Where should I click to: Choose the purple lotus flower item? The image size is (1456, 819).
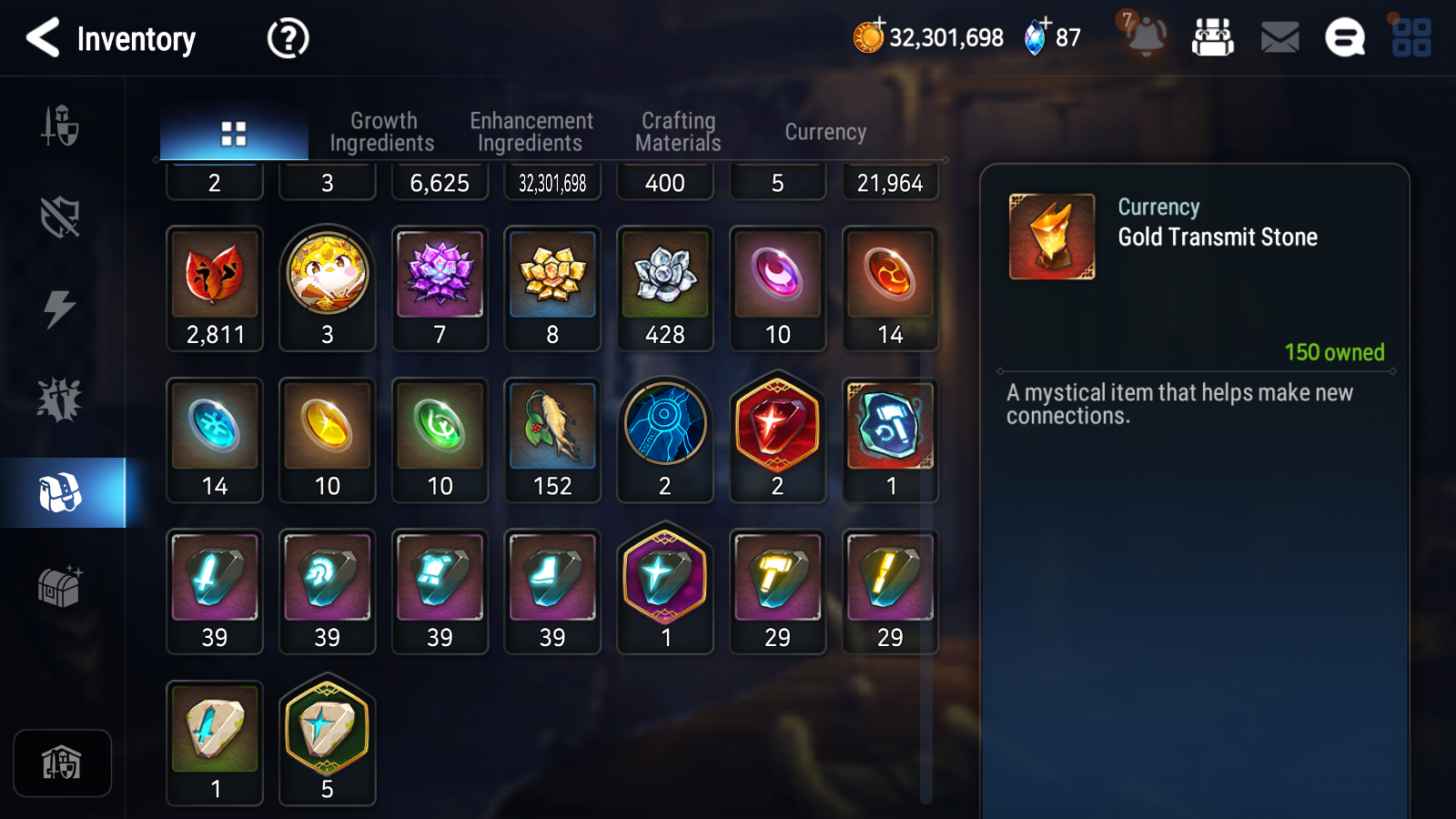click(x=440, y=288)
